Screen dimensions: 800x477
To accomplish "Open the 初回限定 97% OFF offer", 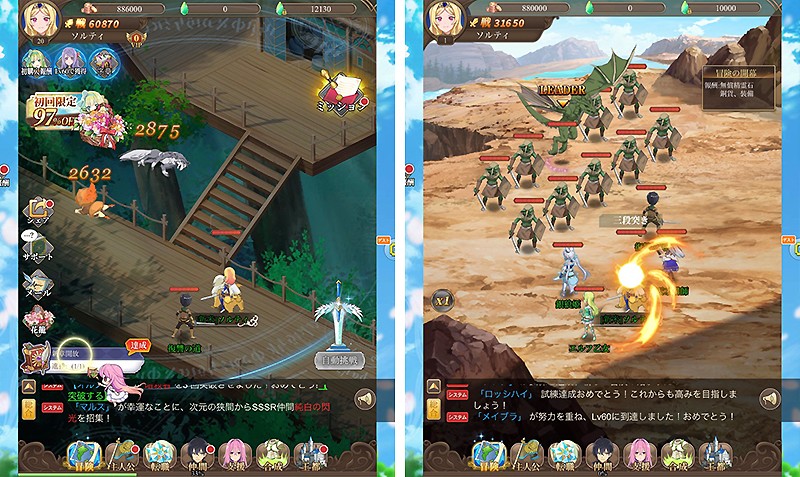I will [x=58, y=112].
